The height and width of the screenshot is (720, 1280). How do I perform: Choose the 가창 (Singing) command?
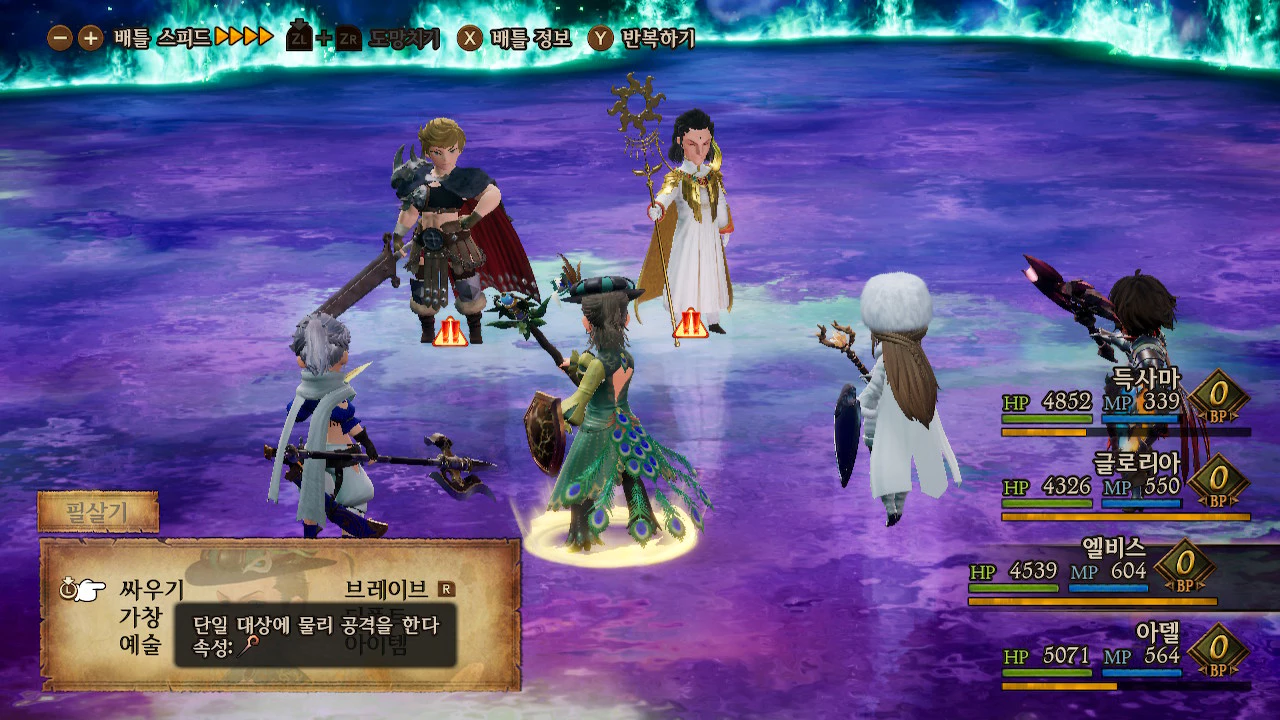tap(140, 617)
